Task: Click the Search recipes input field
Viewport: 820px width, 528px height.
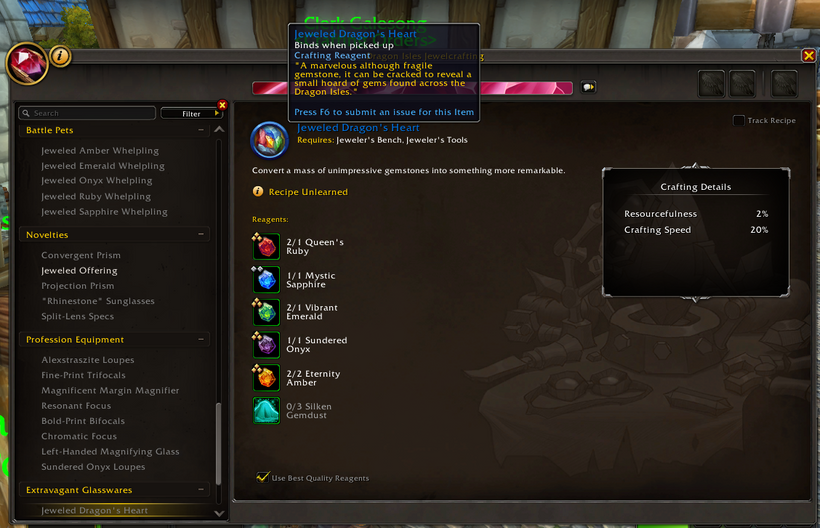Action: pos(90,113)
